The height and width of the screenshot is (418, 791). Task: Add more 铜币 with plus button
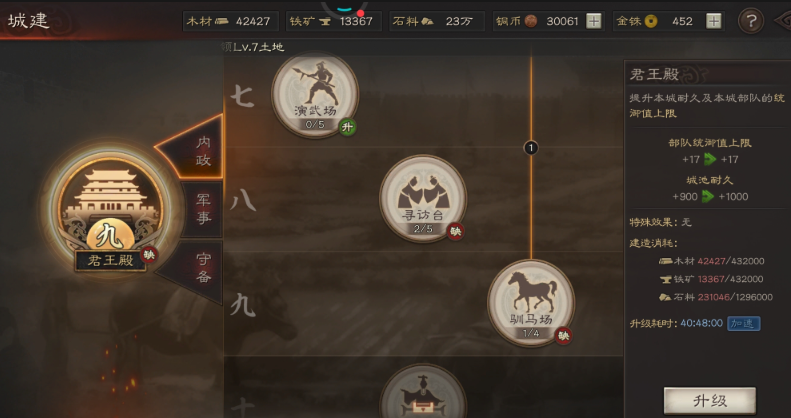click(594, 20)
